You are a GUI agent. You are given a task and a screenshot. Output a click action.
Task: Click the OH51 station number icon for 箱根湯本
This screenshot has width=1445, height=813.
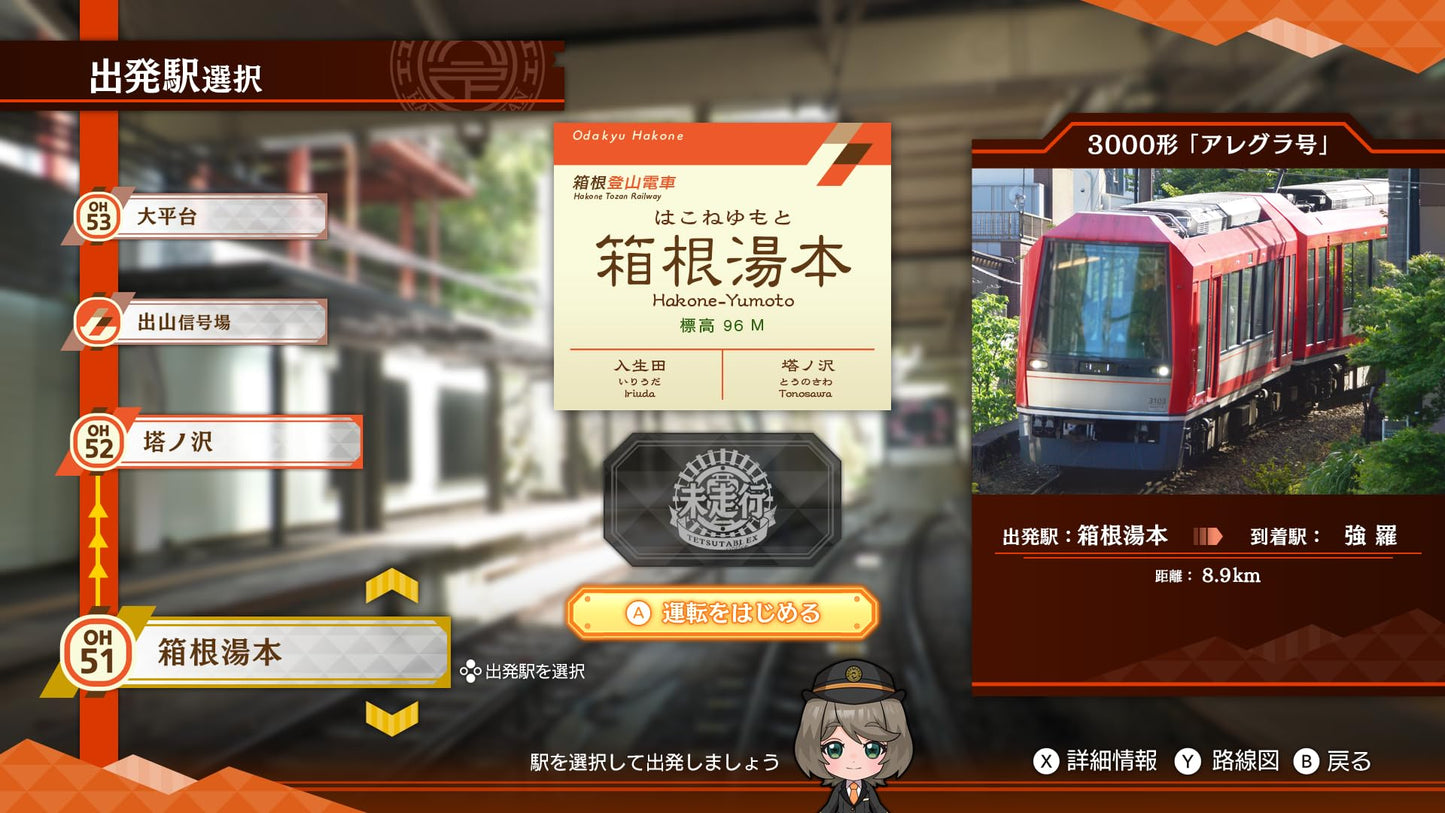click(99, 650)
